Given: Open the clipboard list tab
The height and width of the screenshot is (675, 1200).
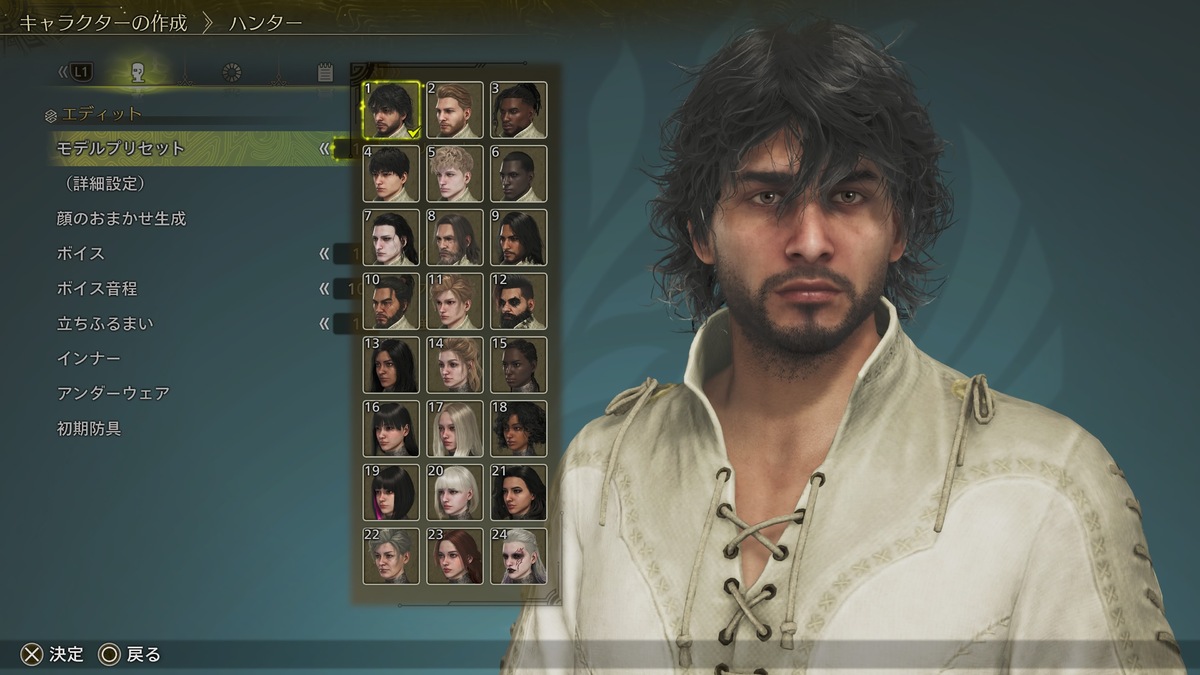Looking at the screenshot, I should [x=325, y=72].
